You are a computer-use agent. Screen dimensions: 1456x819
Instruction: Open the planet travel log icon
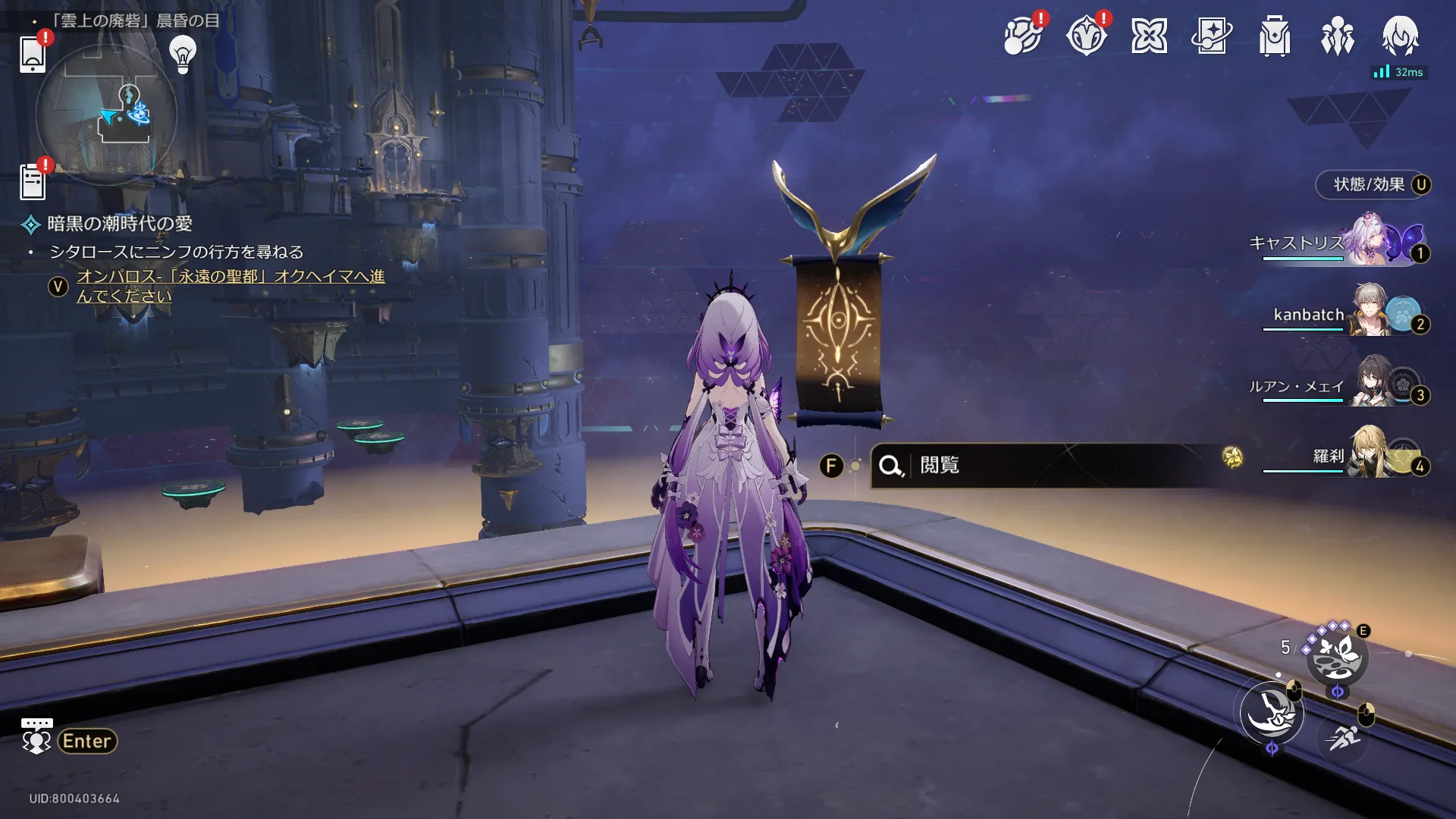tap(1022, 36)
